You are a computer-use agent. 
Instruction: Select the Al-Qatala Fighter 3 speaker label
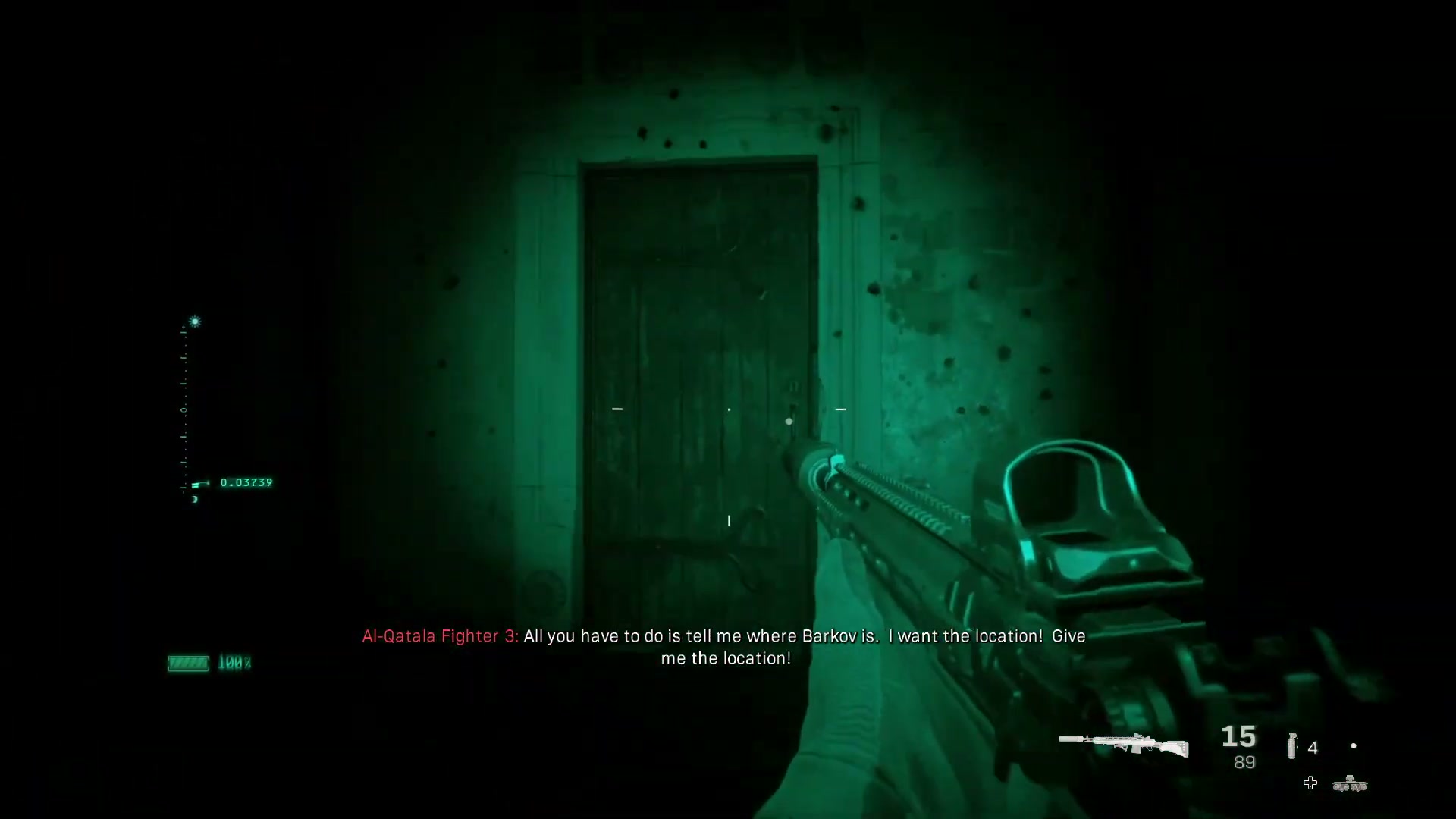pyautogui.click(x=440, y=636)
